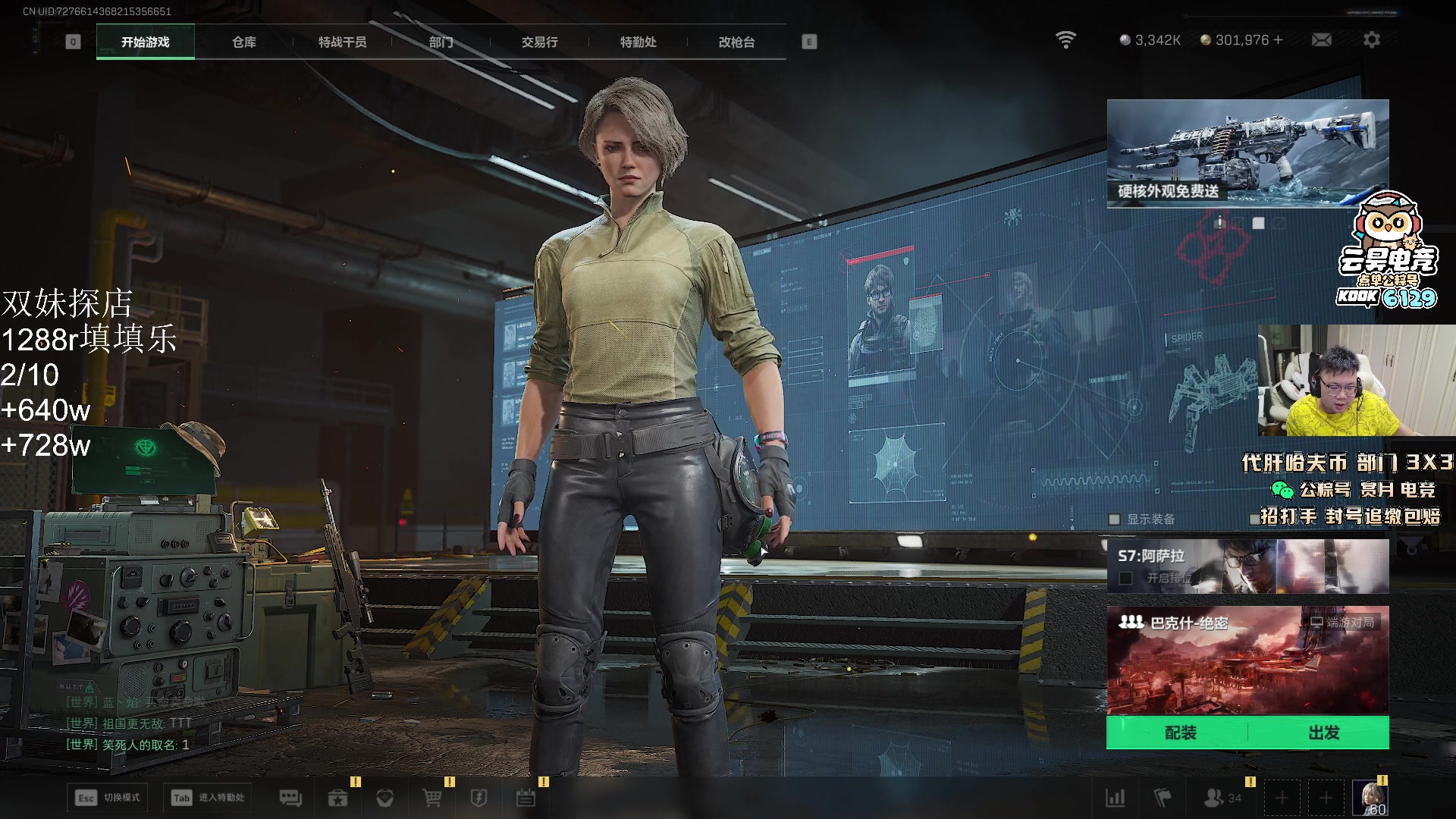Open settings with the gear icon
This screenshot has height=819, width=1456.
[x=1372, y=40]
